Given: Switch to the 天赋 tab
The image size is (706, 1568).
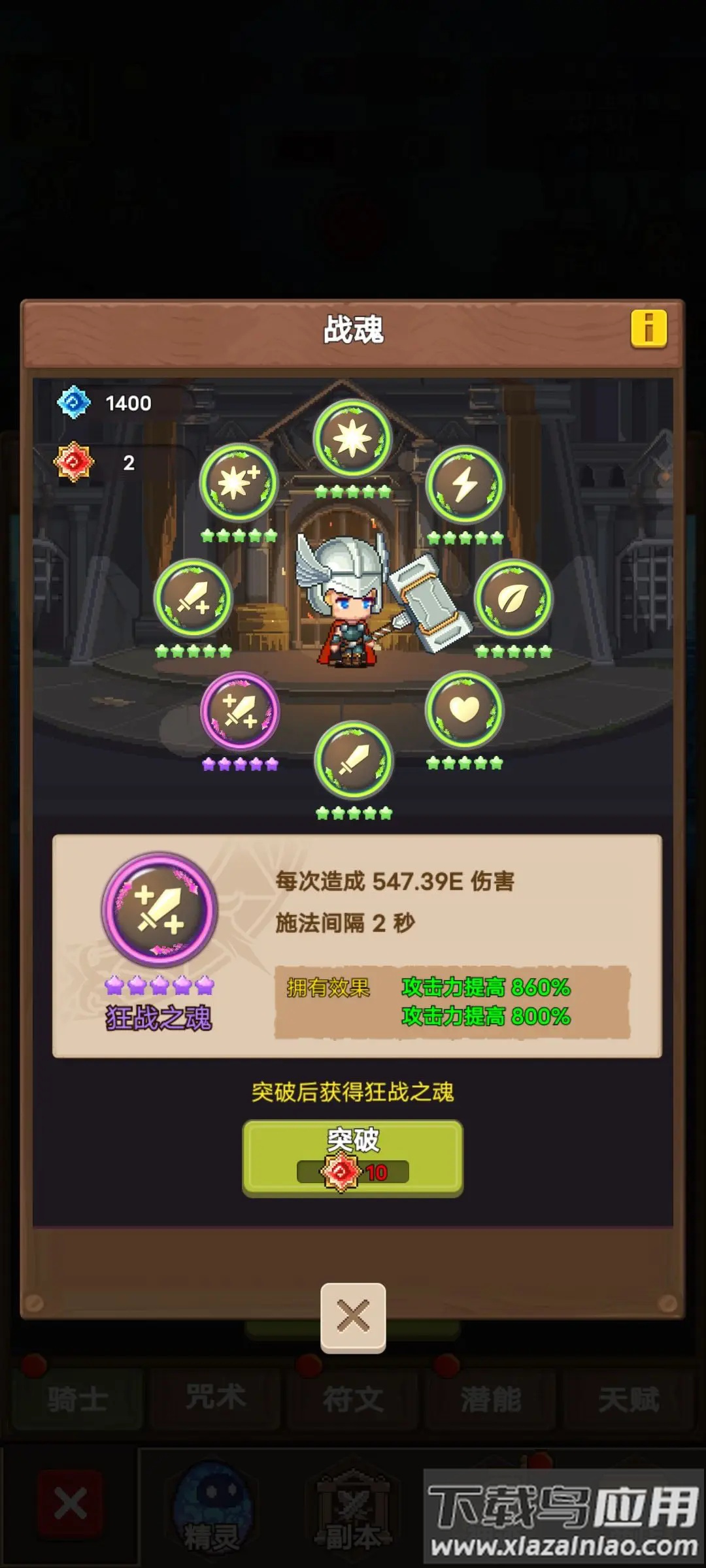Looking at the screenshot, I should click(628, 1399).
